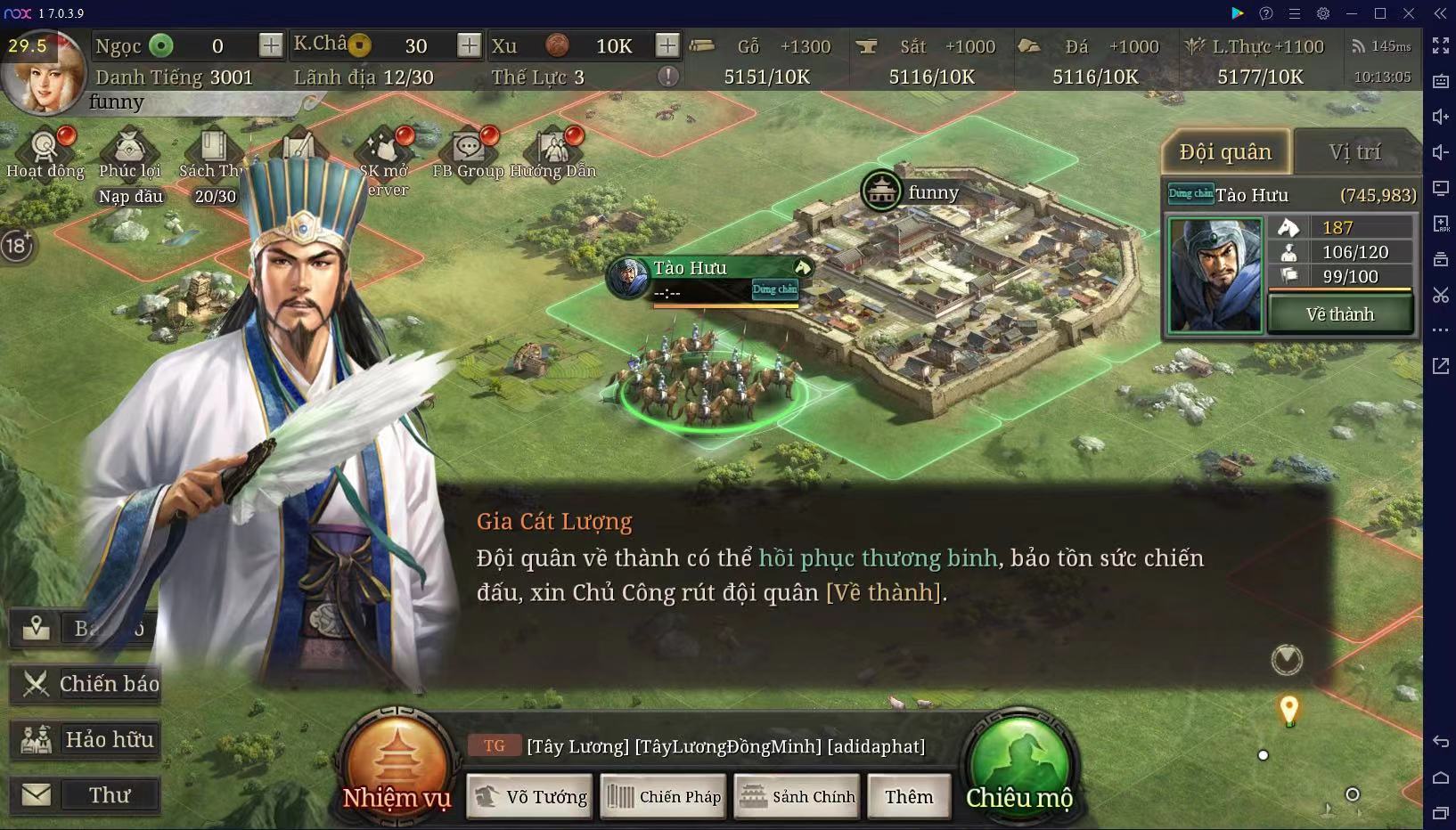Select the Đội quân tab
This screenshot has height=830, width=1456.
[1225, 152]
